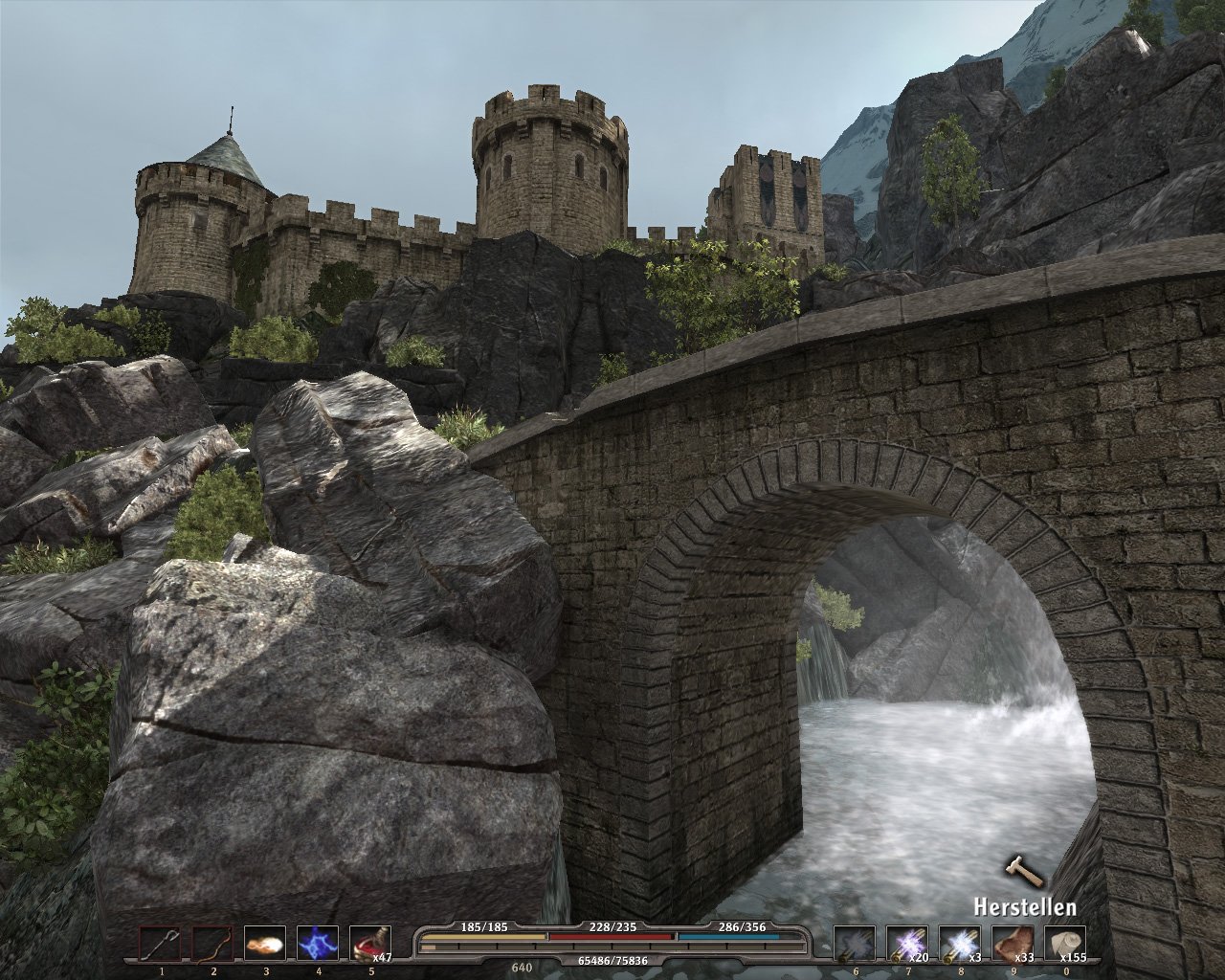Screen dimensions: 1225x980
Task: Activate the fireball spell
Action: 264,944
